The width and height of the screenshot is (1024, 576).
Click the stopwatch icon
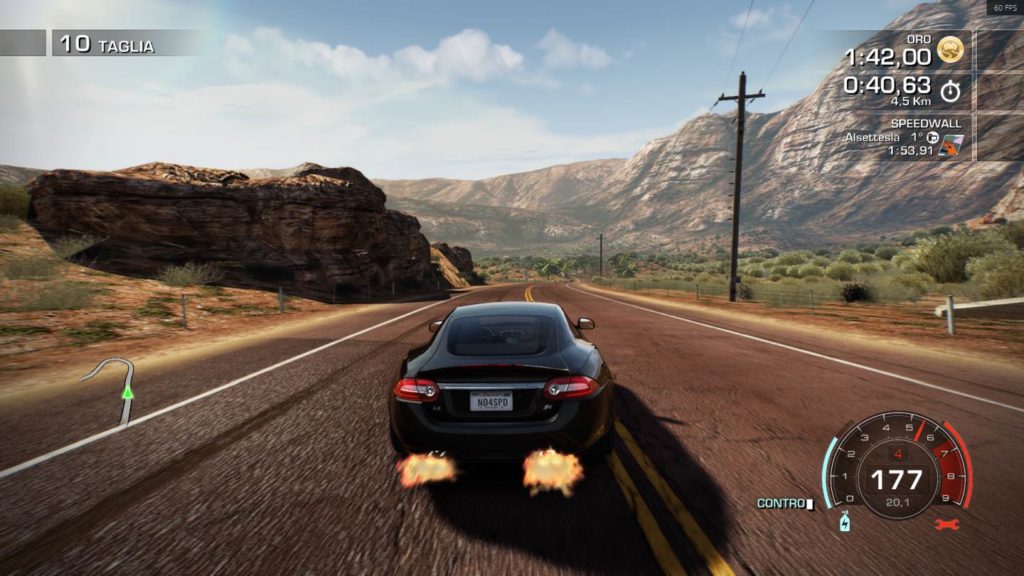click(x=950, y=90)
